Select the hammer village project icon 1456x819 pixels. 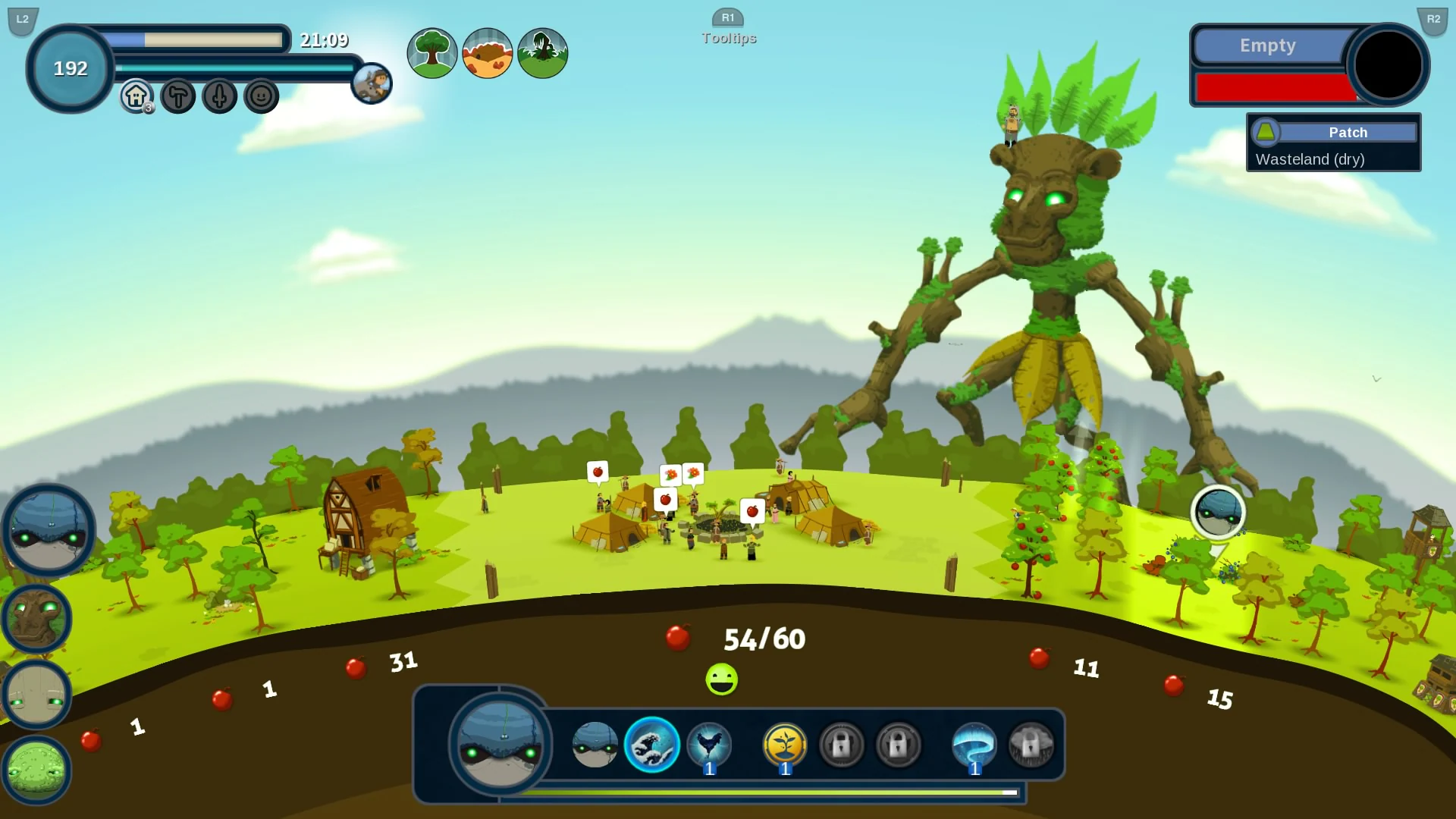(177, 96)
